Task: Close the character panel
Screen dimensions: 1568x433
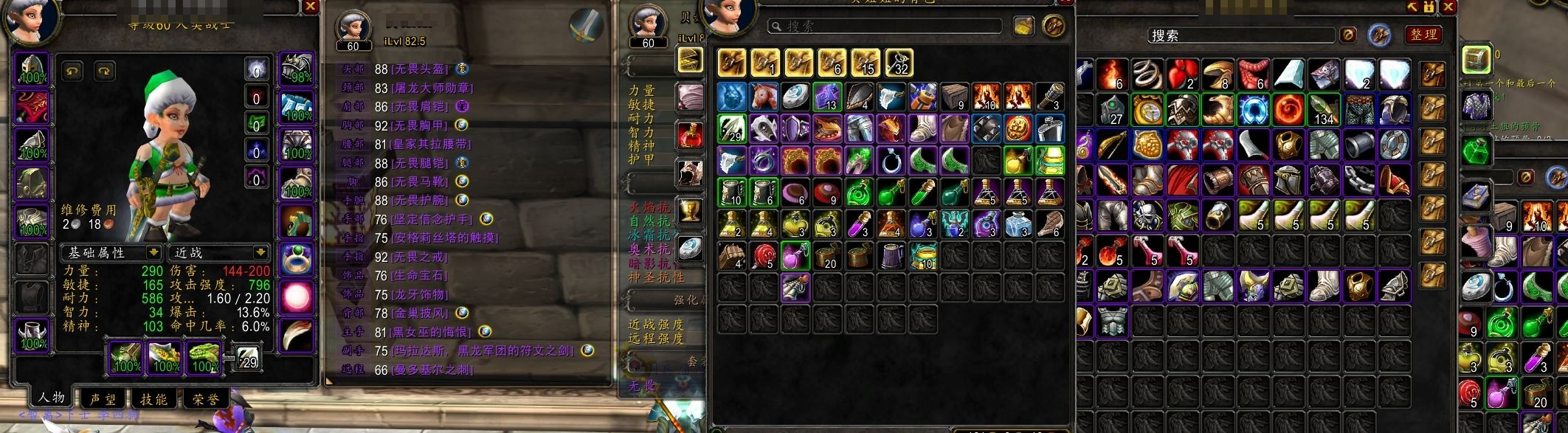Action: 310,7
